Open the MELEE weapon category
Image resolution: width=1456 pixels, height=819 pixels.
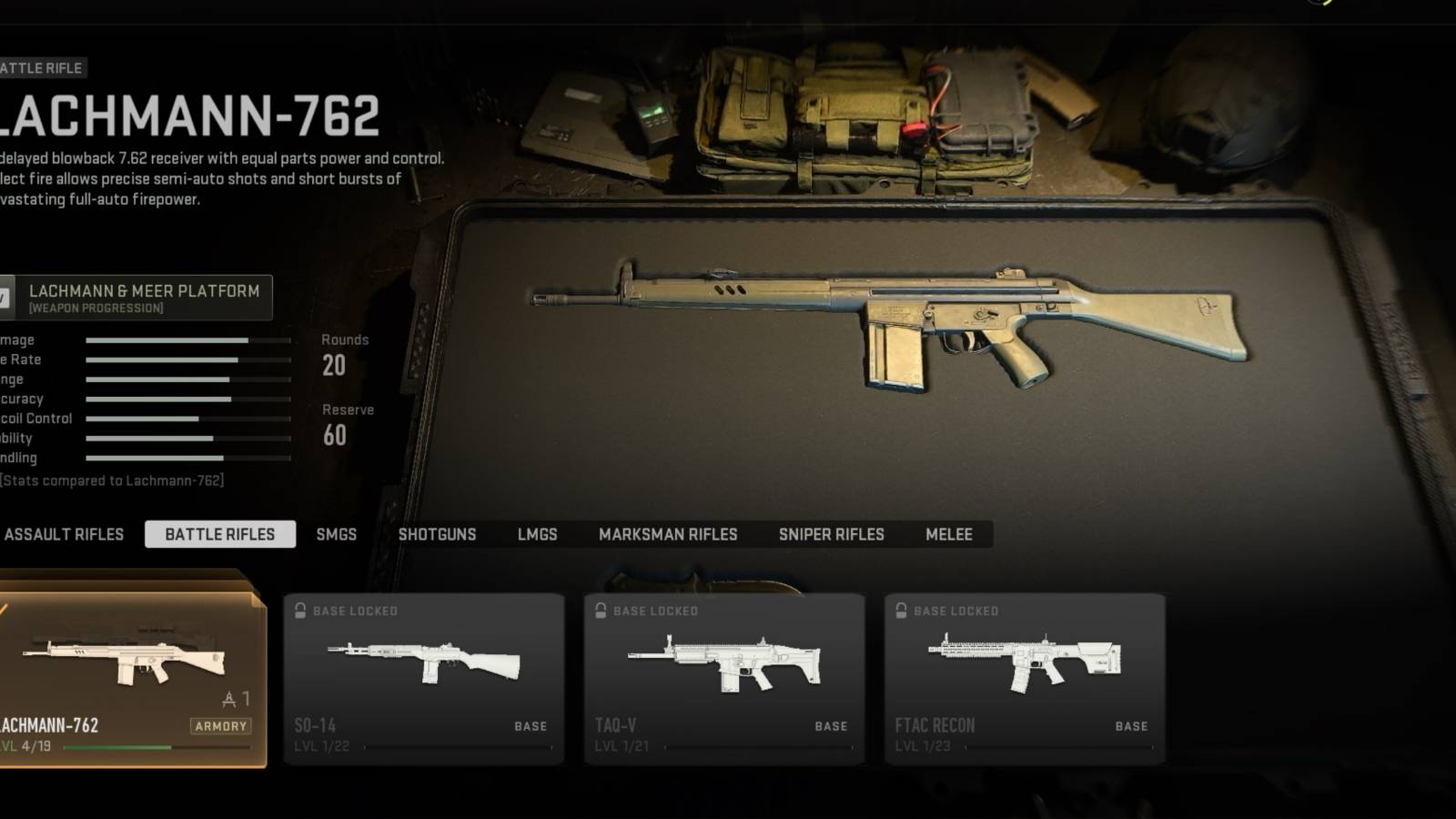click(x=949, y=534)
